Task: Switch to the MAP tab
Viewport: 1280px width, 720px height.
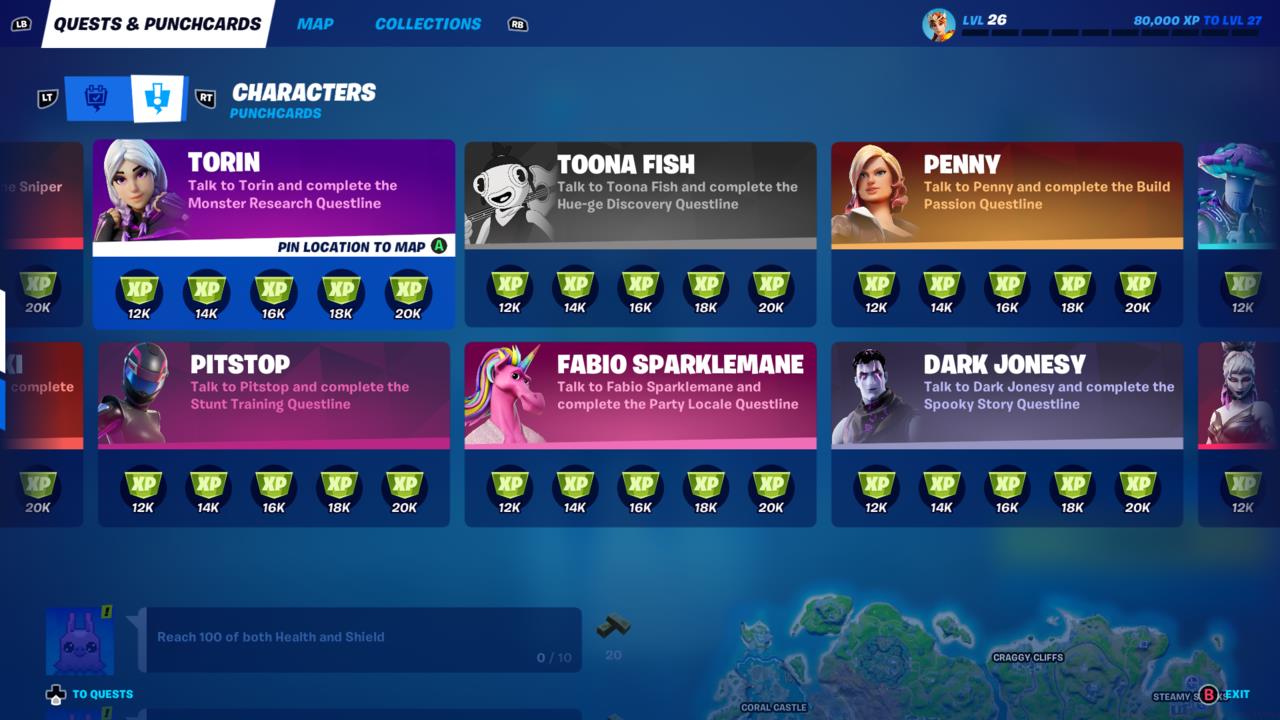Action: point(315,23)
